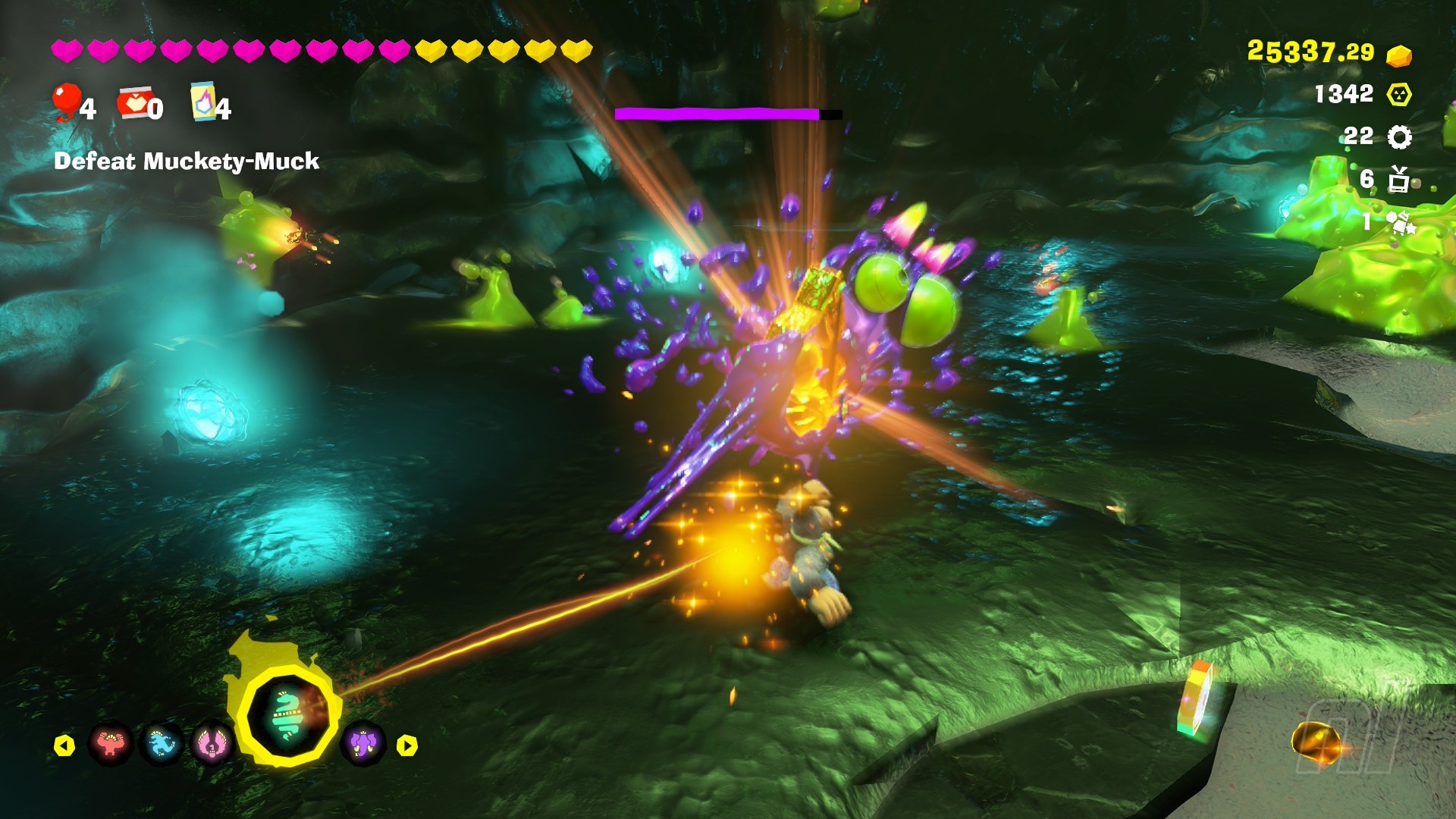The height and width of the screenshot is (819, 1456).
Task: Click the yellow hexagon banandium chip icon
Action: tap(1399, 95)
